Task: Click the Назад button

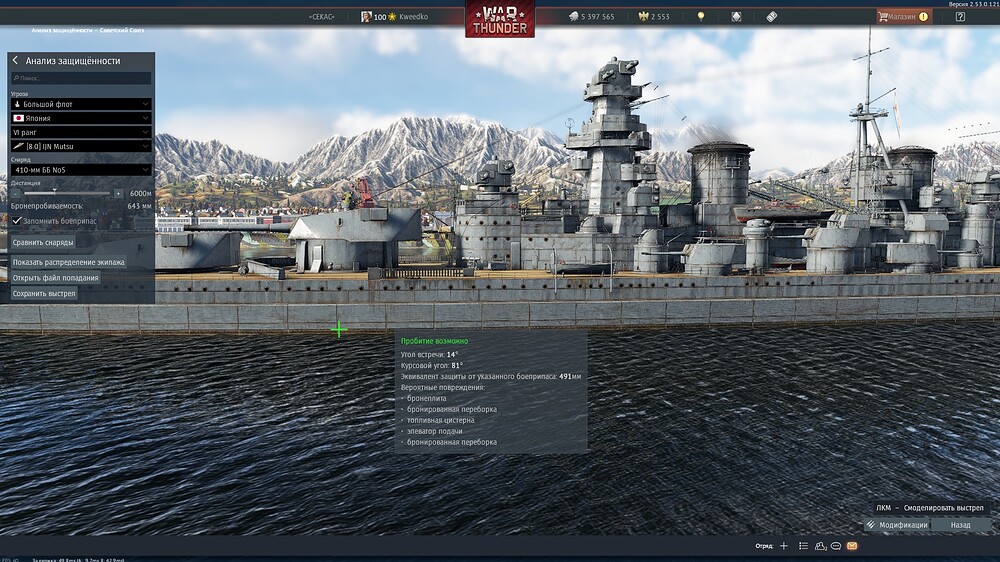Action: pyautogui.click(x=960, y=525)
